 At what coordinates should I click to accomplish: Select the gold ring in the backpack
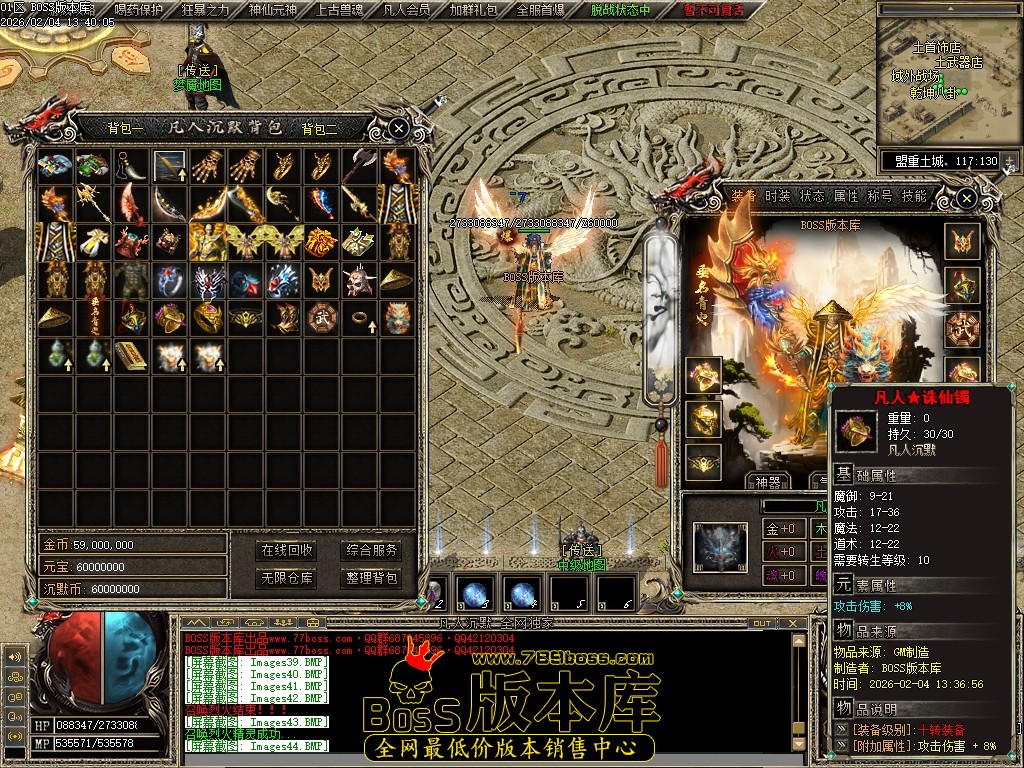point(359,318)
